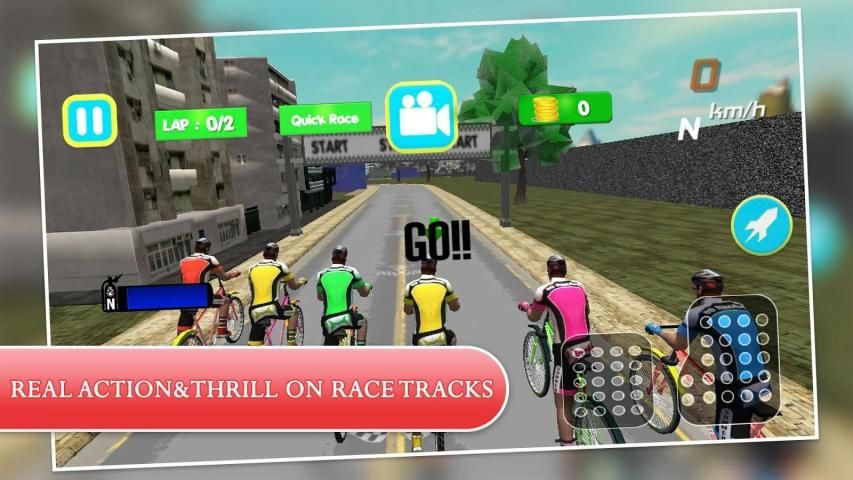Activate the rocket boost
The image size is (853, 480).
pos(761,225)
